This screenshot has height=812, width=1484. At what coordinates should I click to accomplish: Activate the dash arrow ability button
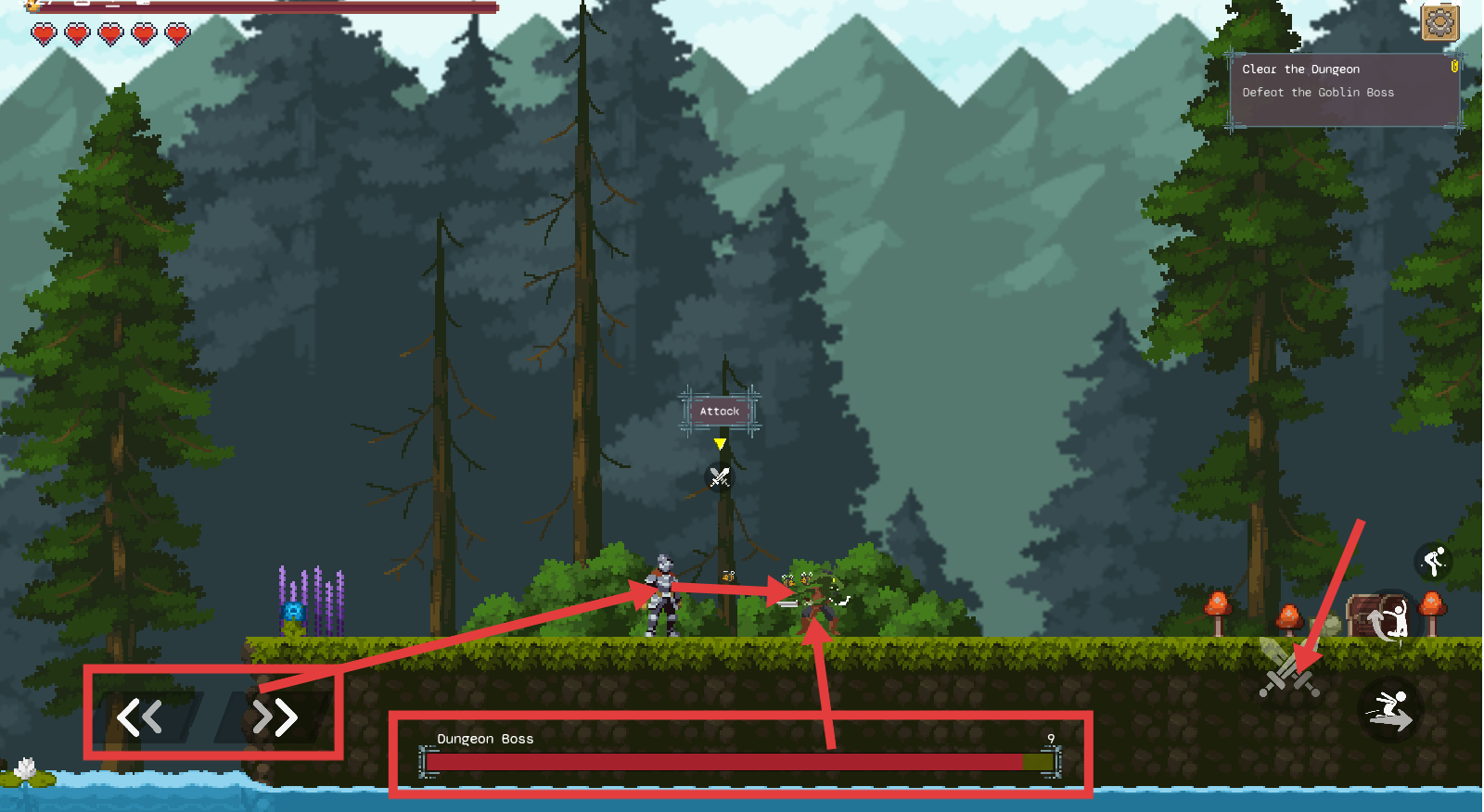coord(1389,711)
